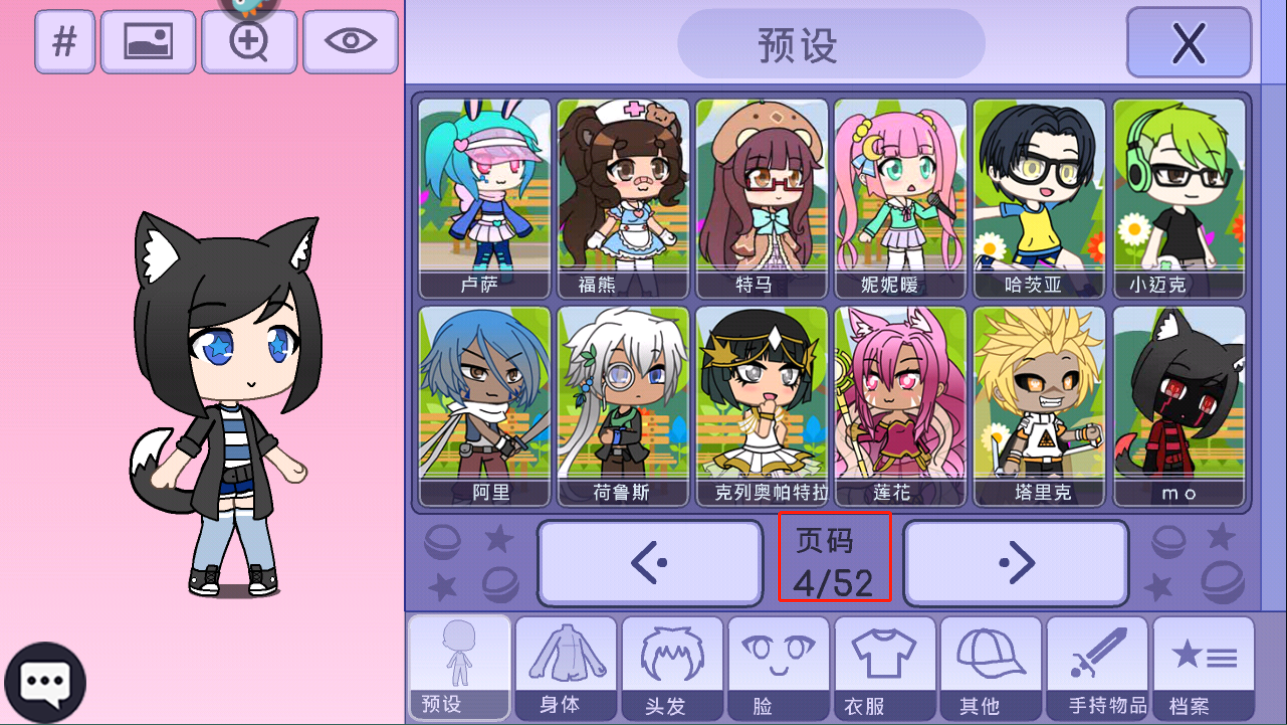Open the background selector icon
This screenshot has width=1287, height=725.
[148, 41]
